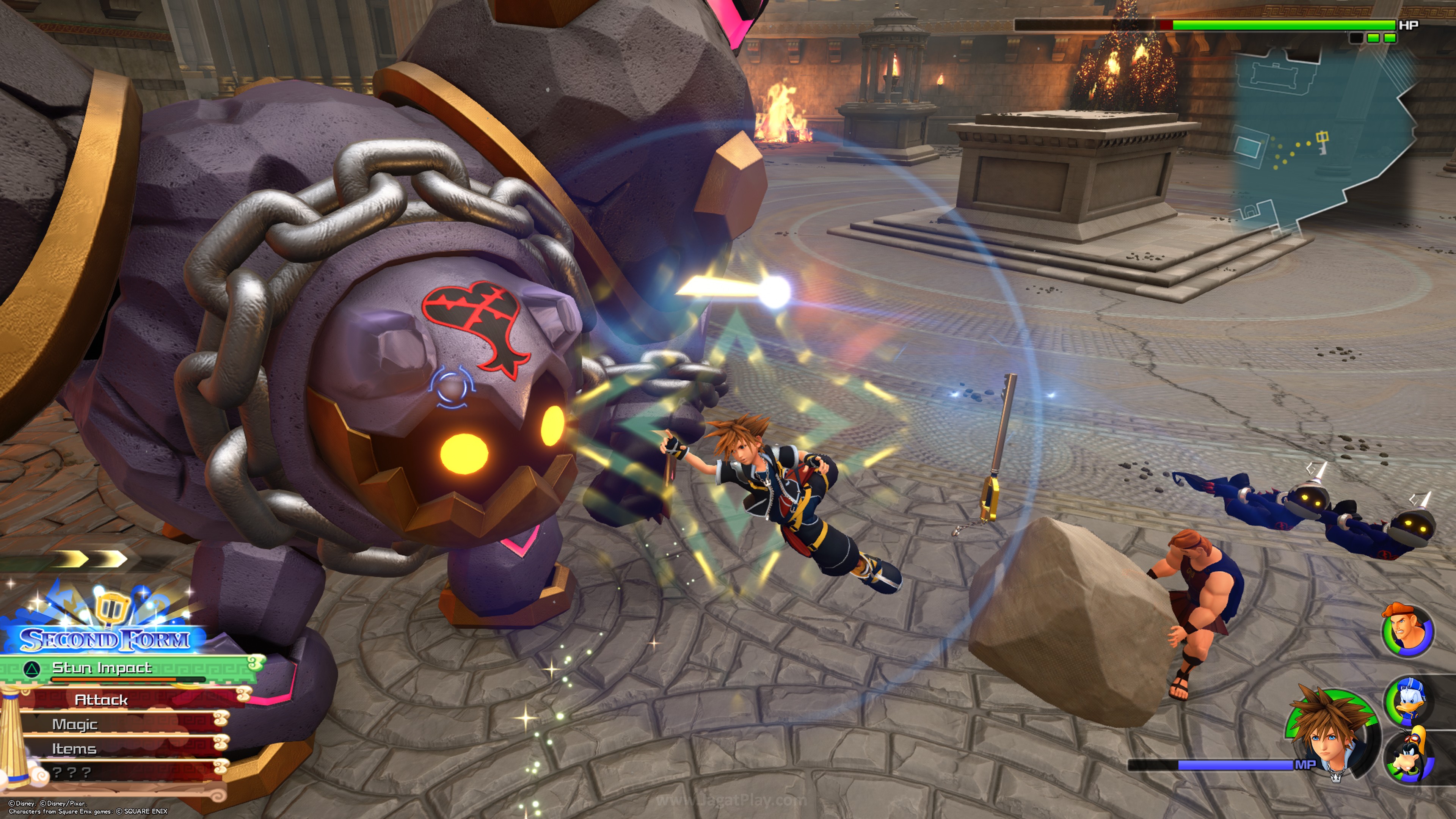This screenshot has height=819, width=1456.
Task: Click the keyblade marker on the minimap
Action: (1323, 142)
